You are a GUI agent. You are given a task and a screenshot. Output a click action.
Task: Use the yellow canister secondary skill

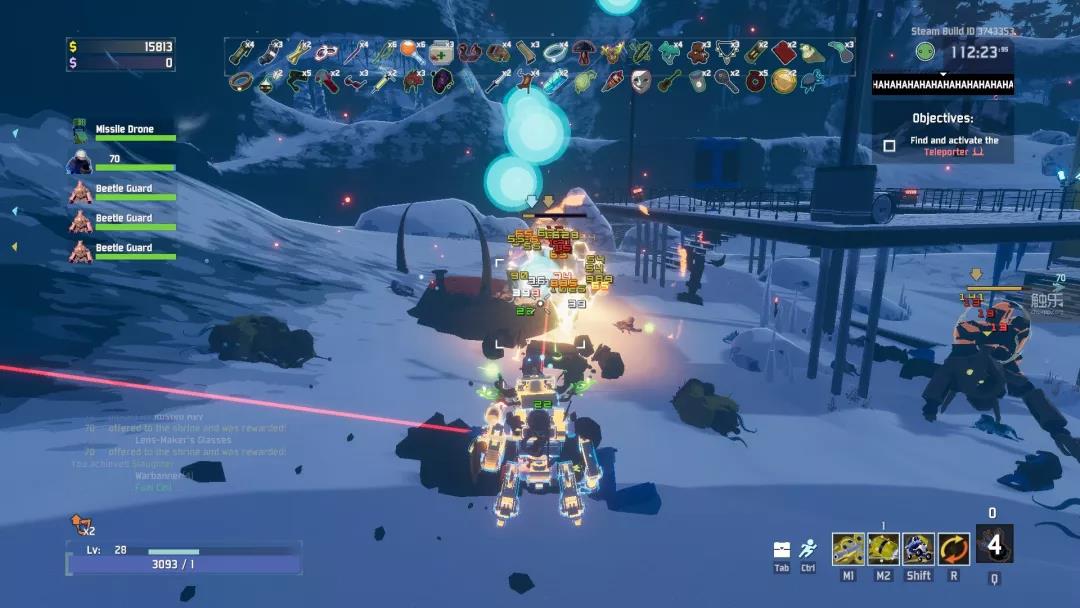click(883, 549)
